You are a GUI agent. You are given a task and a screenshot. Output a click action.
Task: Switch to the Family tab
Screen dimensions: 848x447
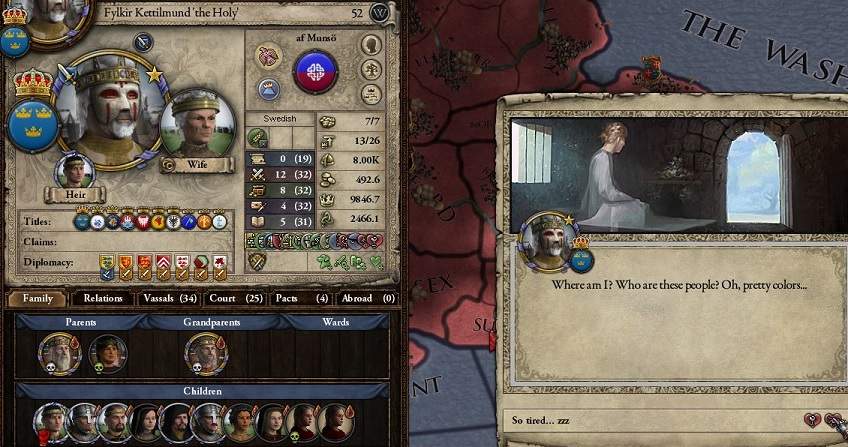pyautogui.click(x=38, y=298)
